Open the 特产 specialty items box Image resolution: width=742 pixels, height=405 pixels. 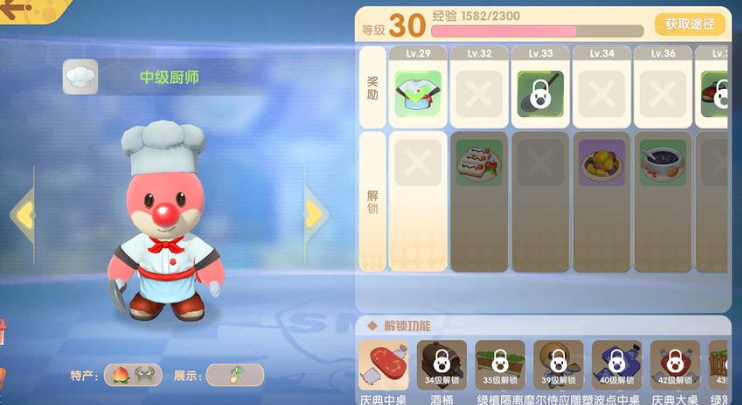133,375
